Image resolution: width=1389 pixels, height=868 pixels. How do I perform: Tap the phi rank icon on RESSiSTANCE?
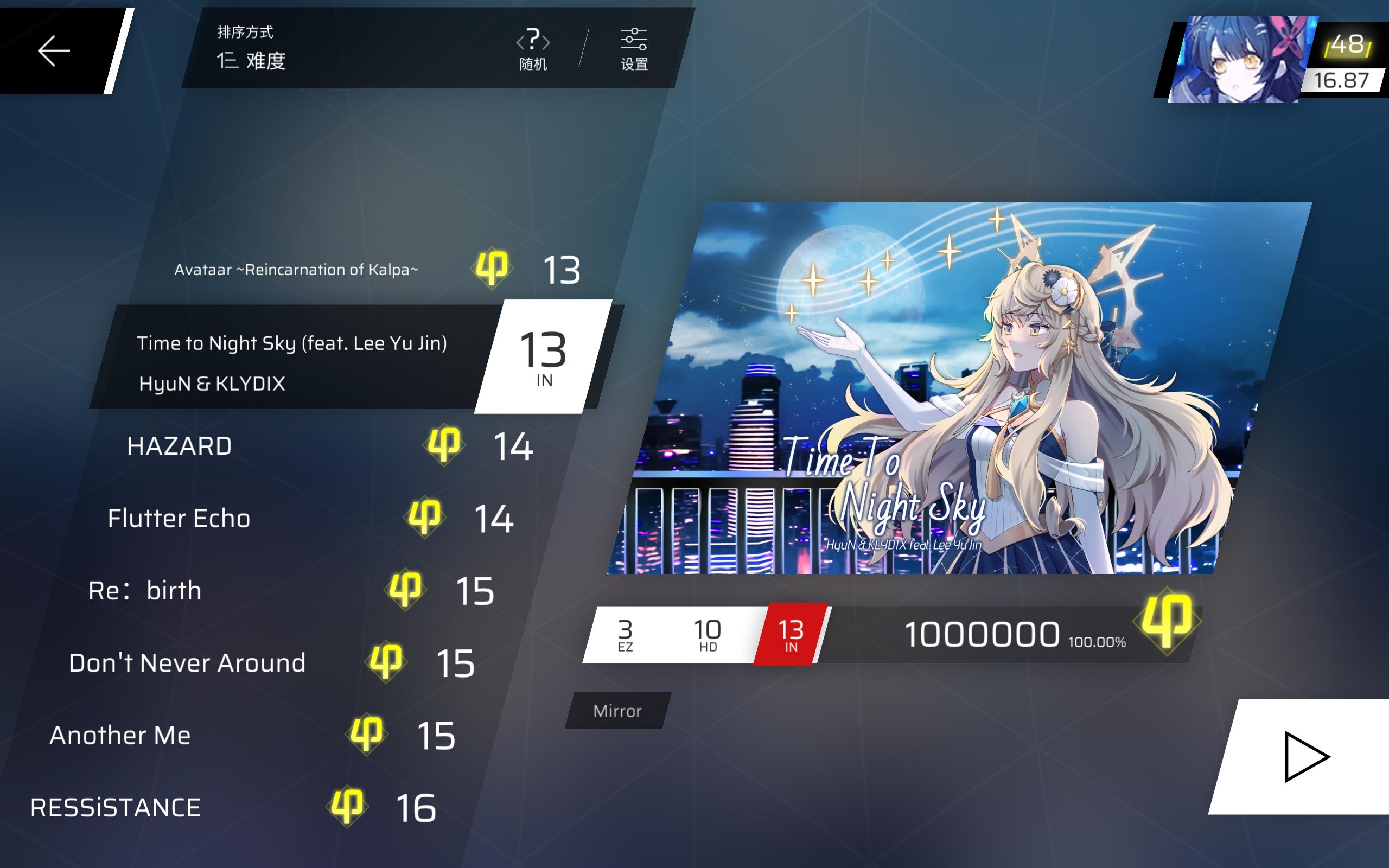click(x=347, y=806)
